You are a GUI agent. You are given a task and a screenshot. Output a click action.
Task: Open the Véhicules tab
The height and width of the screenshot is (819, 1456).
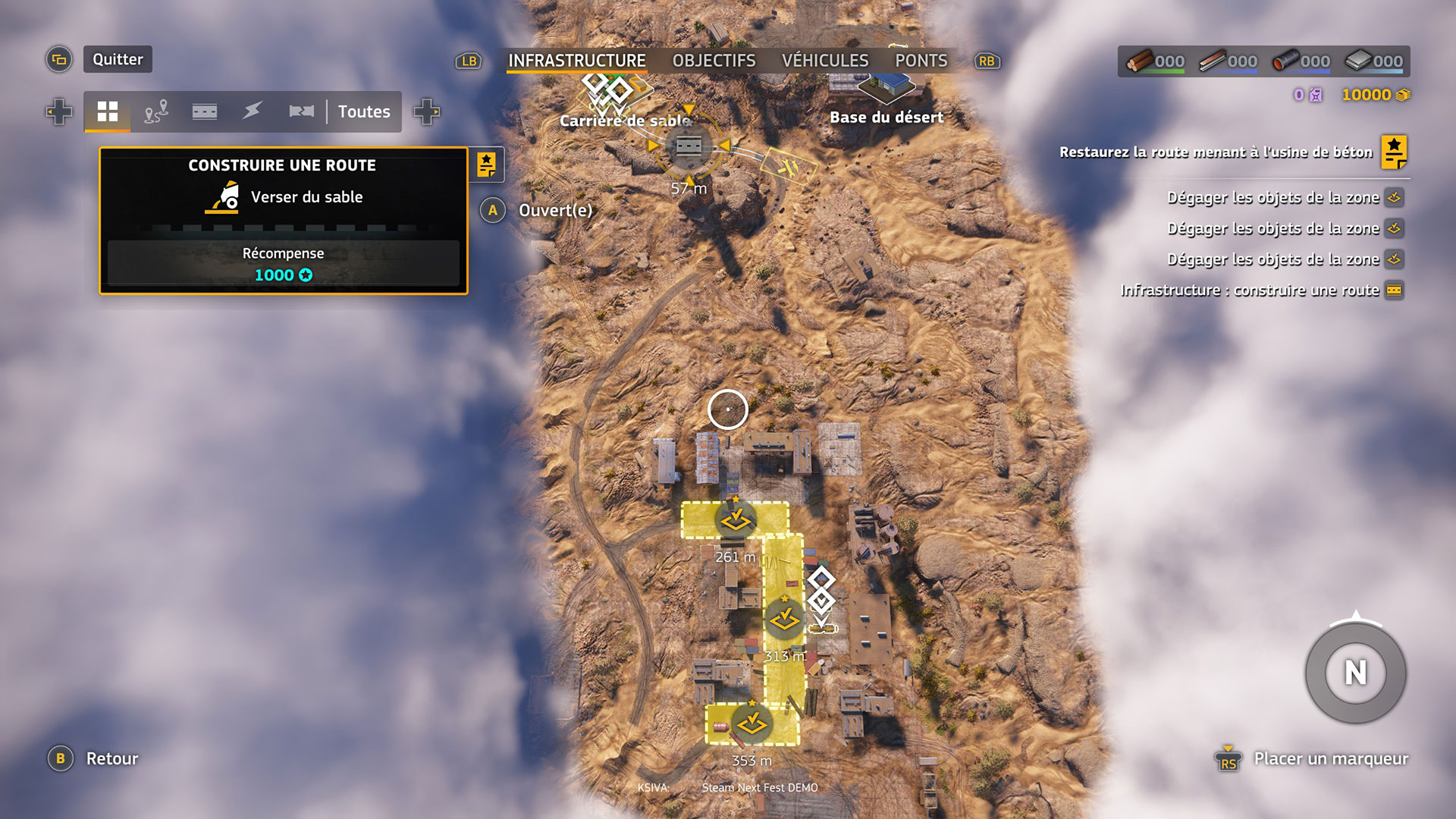click(x=825, y=61)
